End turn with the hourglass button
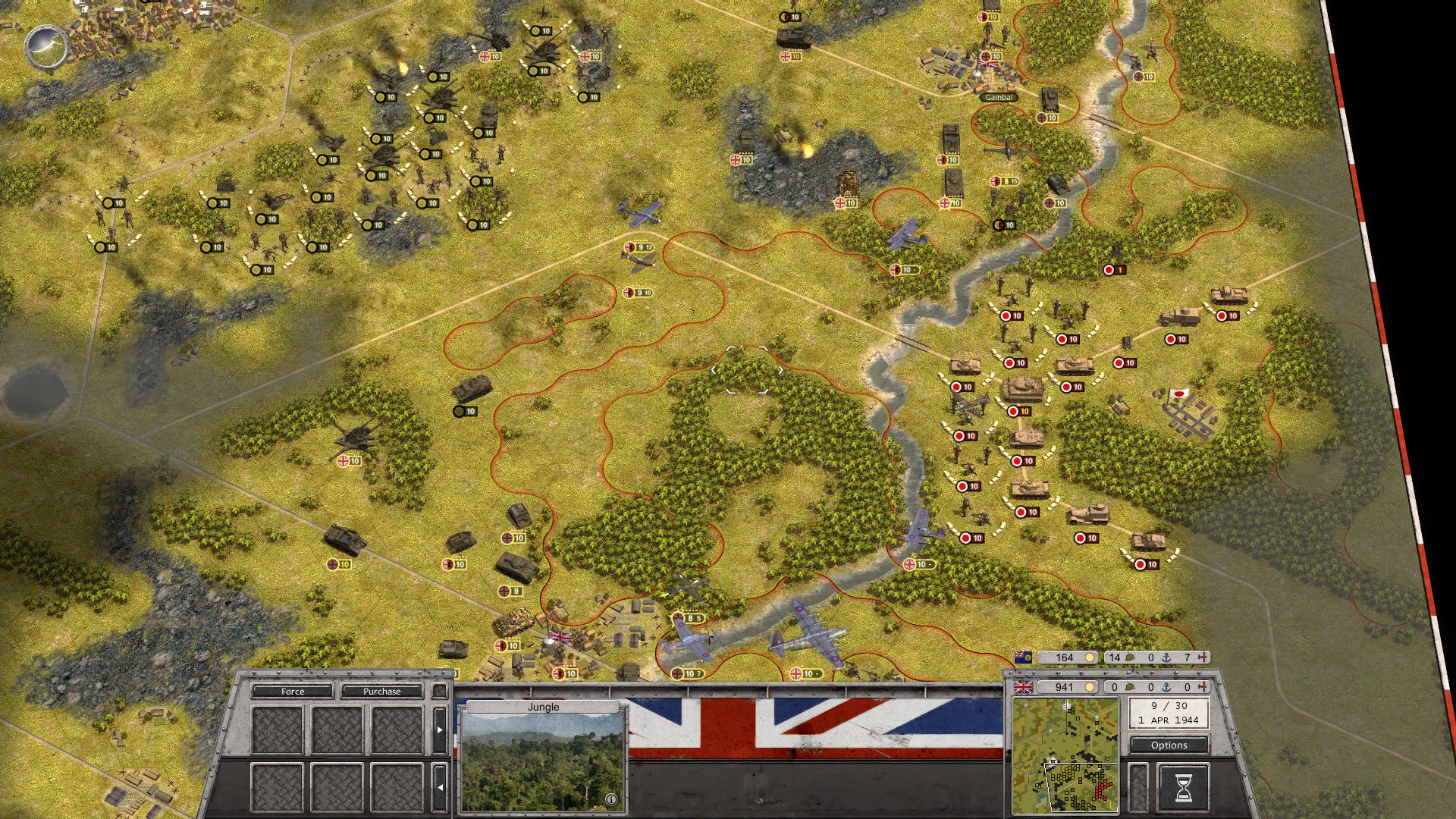1456x819 pixels. (1183, 788)
